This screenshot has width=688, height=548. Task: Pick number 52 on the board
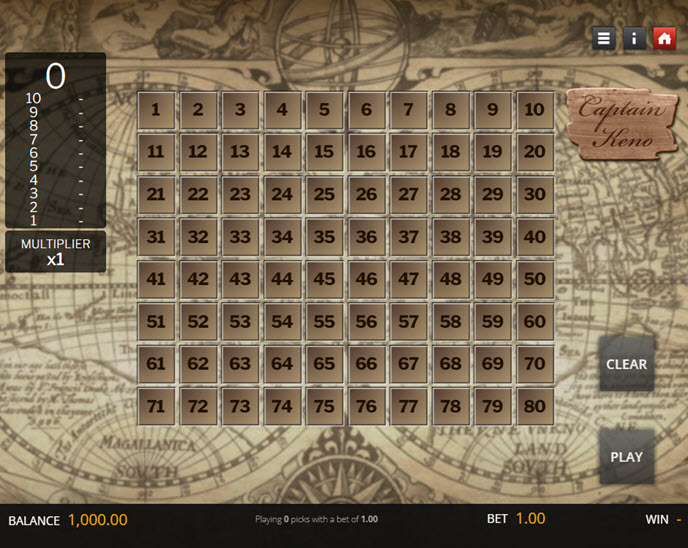[x=198, y=322]
